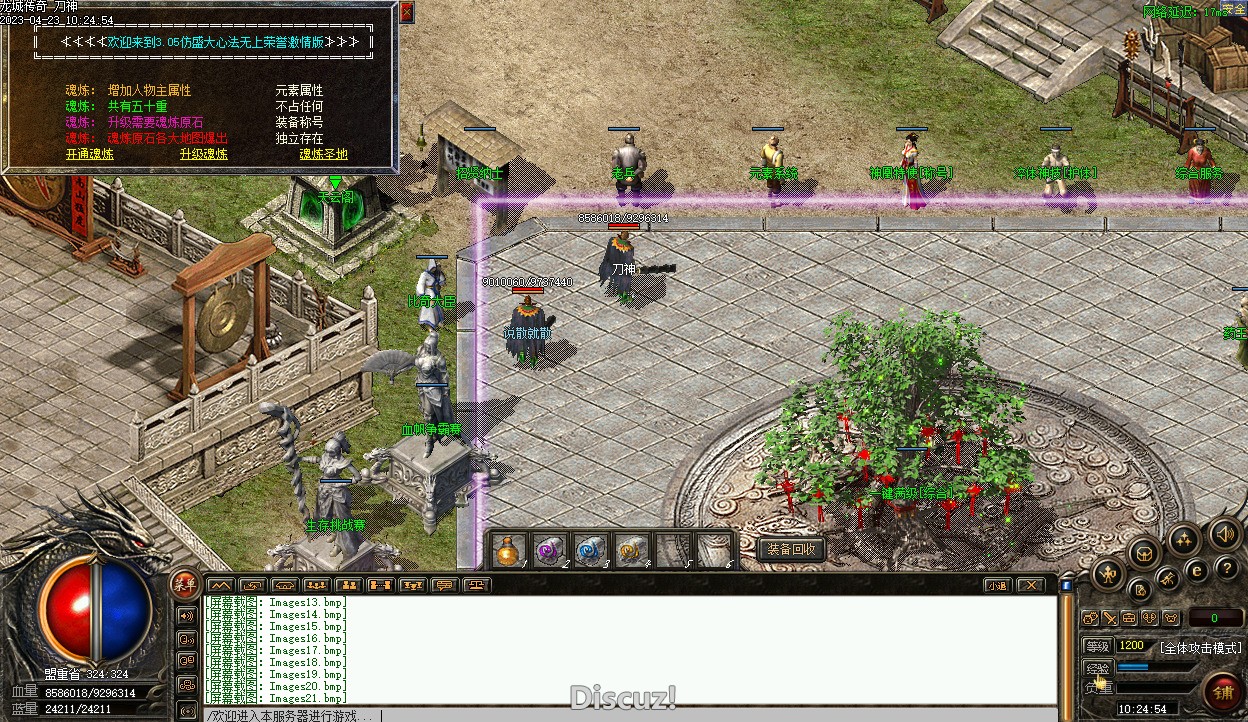Image resolution: width=1248 pixels, height=722 pixels.
Task: Open the help question mark button
Action: coord(1227,568)
